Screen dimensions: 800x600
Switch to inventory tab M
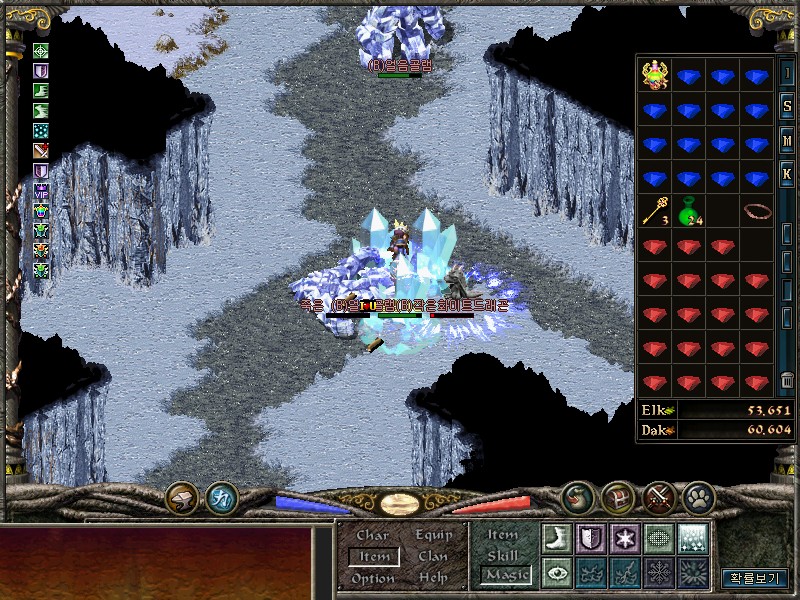tap(787, 141)
